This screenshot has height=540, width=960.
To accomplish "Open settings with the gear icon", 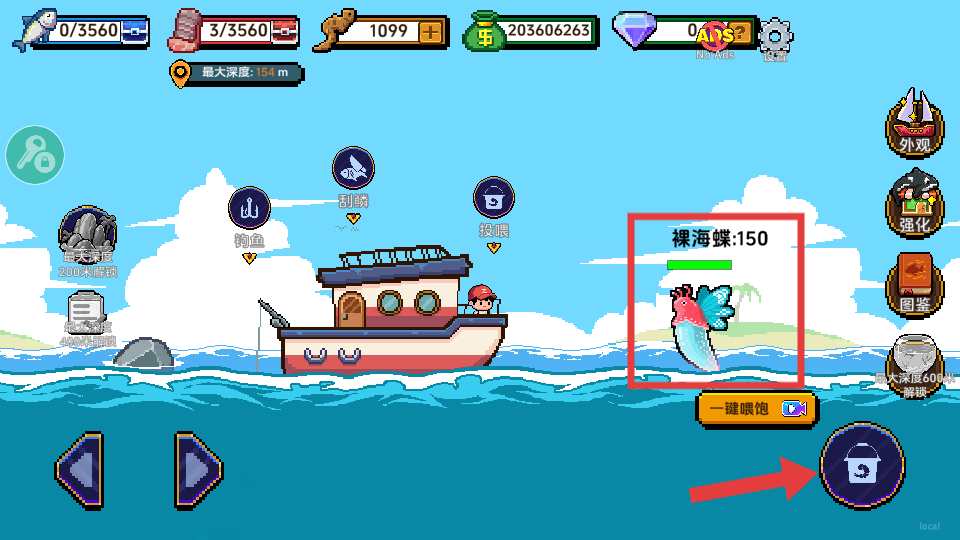I will coord(775,37).
